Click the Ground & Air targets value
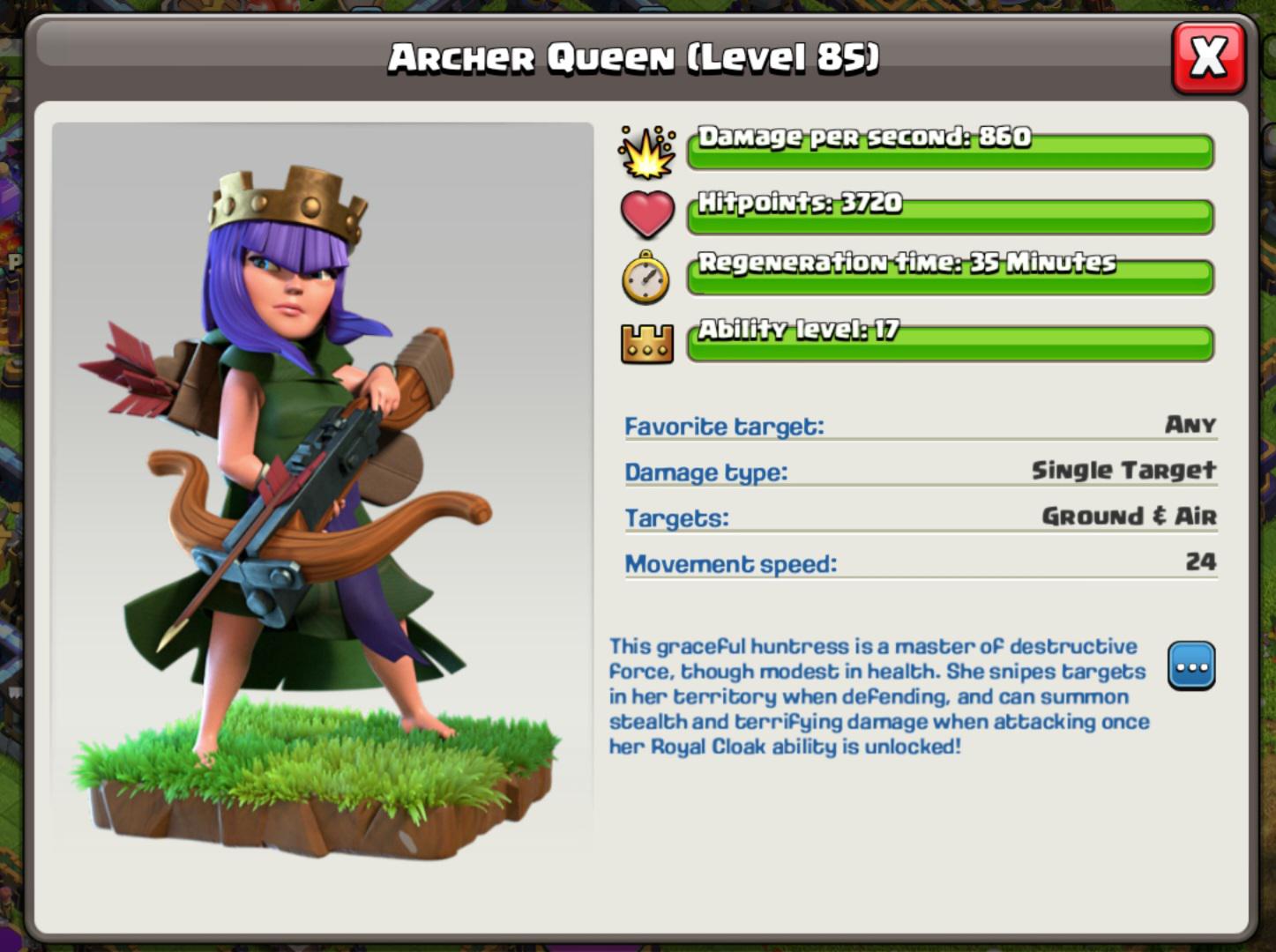1276x952 pixels. point(1130,517)
